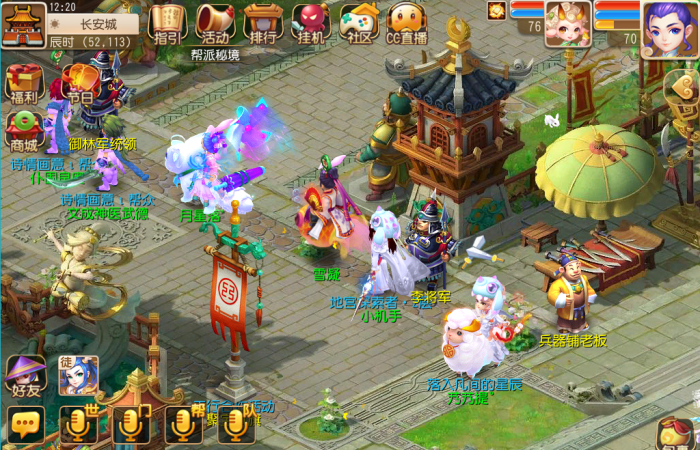The height and width of the screenshot is (450, 700).
Task: Activate the 队 team voice microphone
Action: tap(236, 425)
